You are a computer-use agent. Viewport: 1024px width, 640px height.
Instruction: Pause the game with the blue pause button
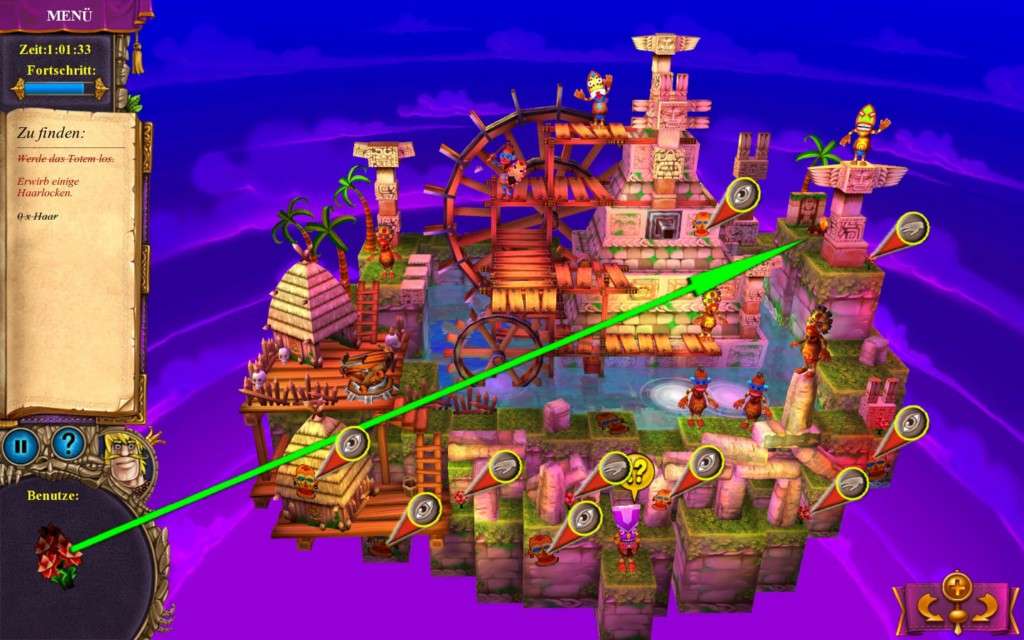click(x=20, y=445)
